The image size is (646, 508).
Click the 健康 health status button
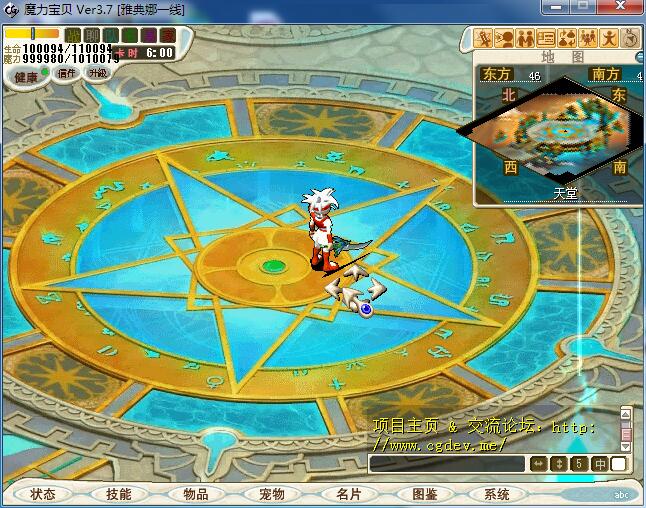pyautogui.click(x=26, y=76)
